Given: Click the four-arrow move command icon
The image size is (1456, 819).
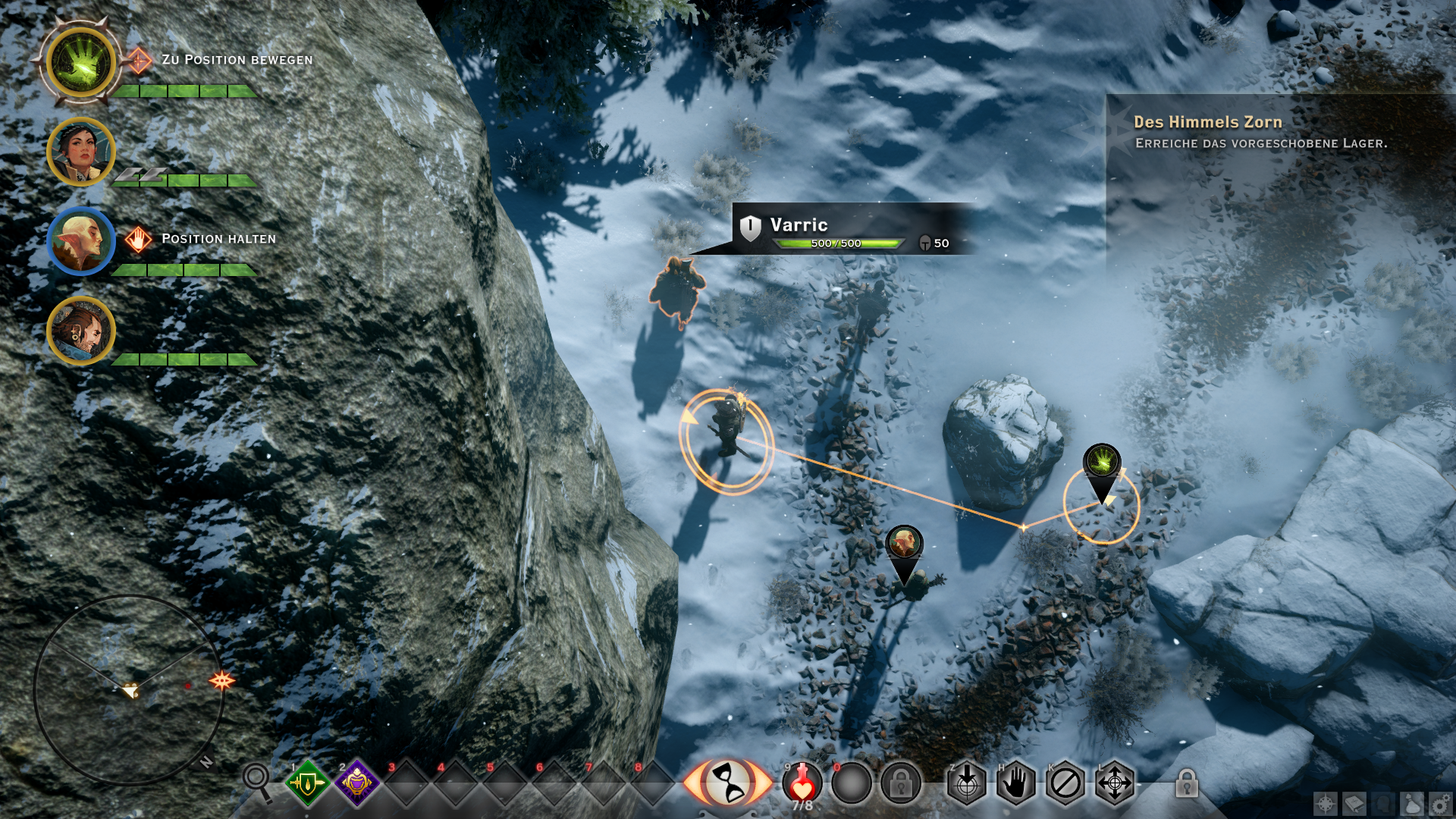Looking at the screenshot, I should (1114, 783).
